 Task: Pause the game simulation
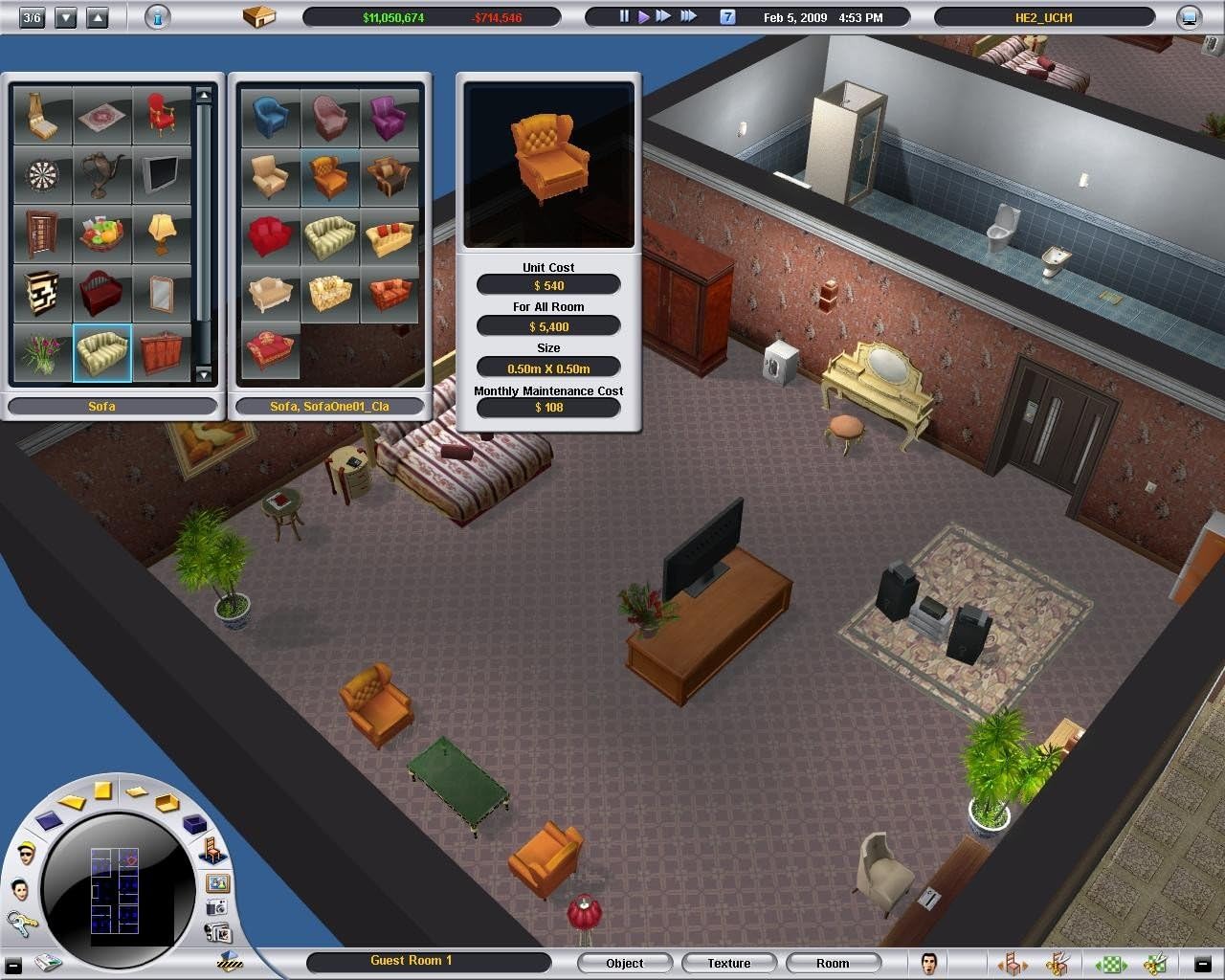pyautogui.click(x=622, y=15)
